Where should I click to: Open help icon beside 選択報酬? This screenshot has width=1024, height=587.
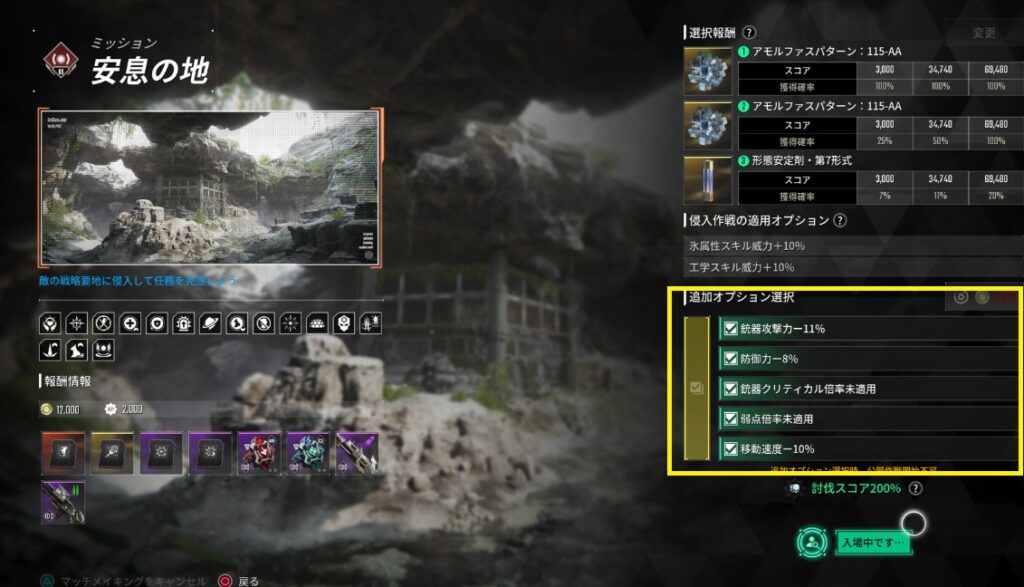click(750, 33)
